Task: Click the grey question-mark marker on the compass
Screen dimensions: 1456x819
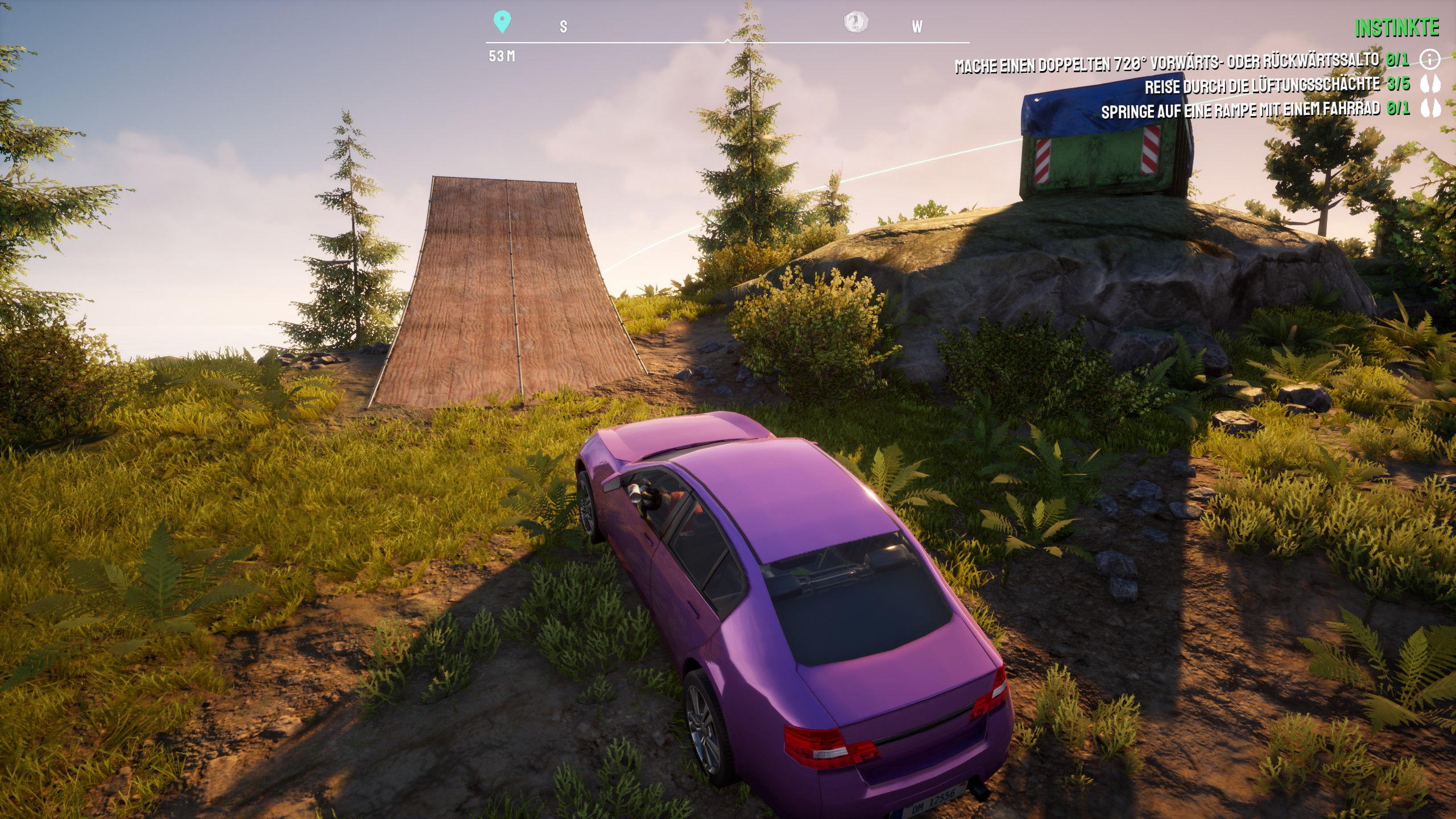Action: (x=855, y=22)
